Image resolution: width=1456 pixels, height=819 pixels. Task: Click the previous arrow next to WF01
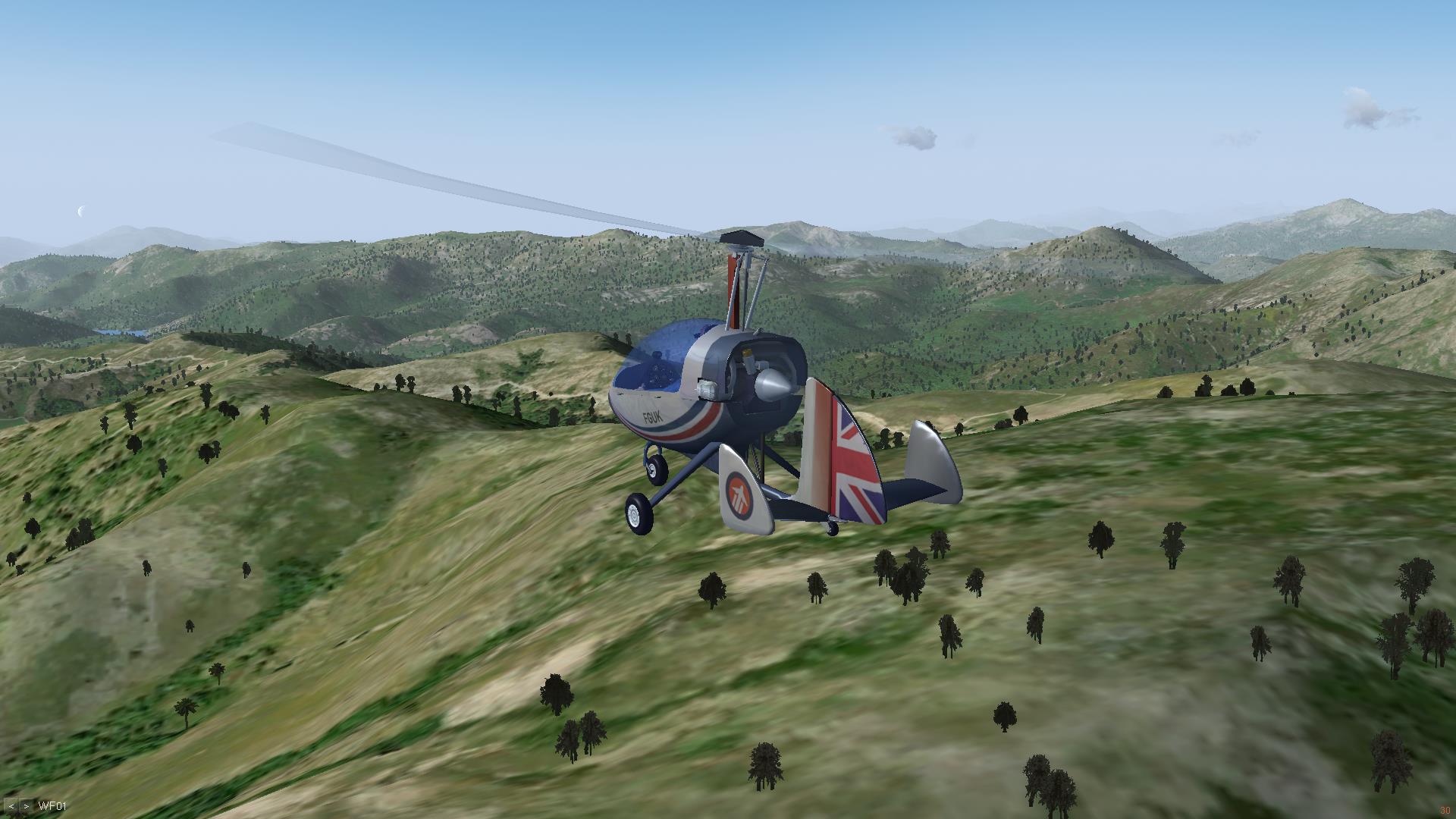tap(11, 806)
